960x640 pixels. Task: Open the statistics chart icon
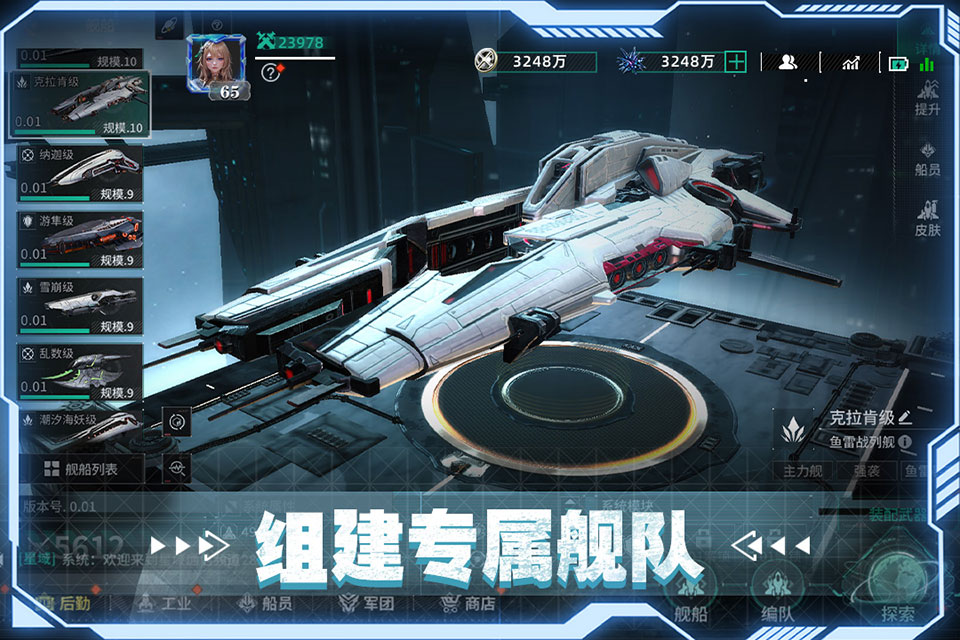tap(851, 62)
